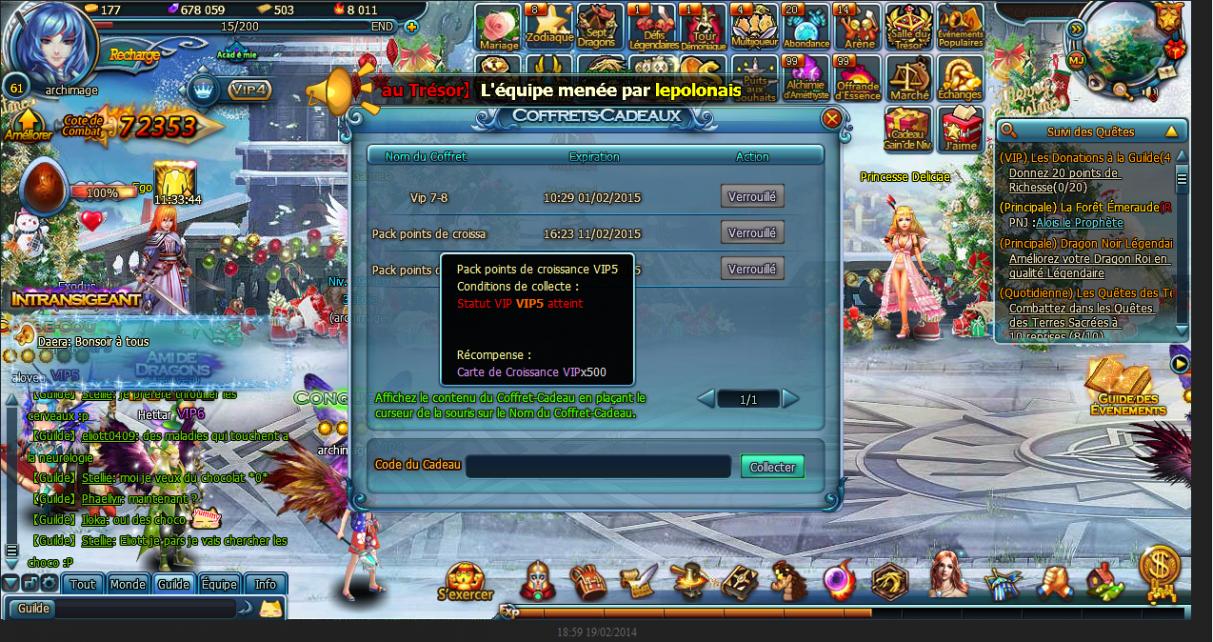Viewport: 1213px width, 642px height.
Task: Open Alchimie d'Améthyste
Action: (x=806, y=78)
